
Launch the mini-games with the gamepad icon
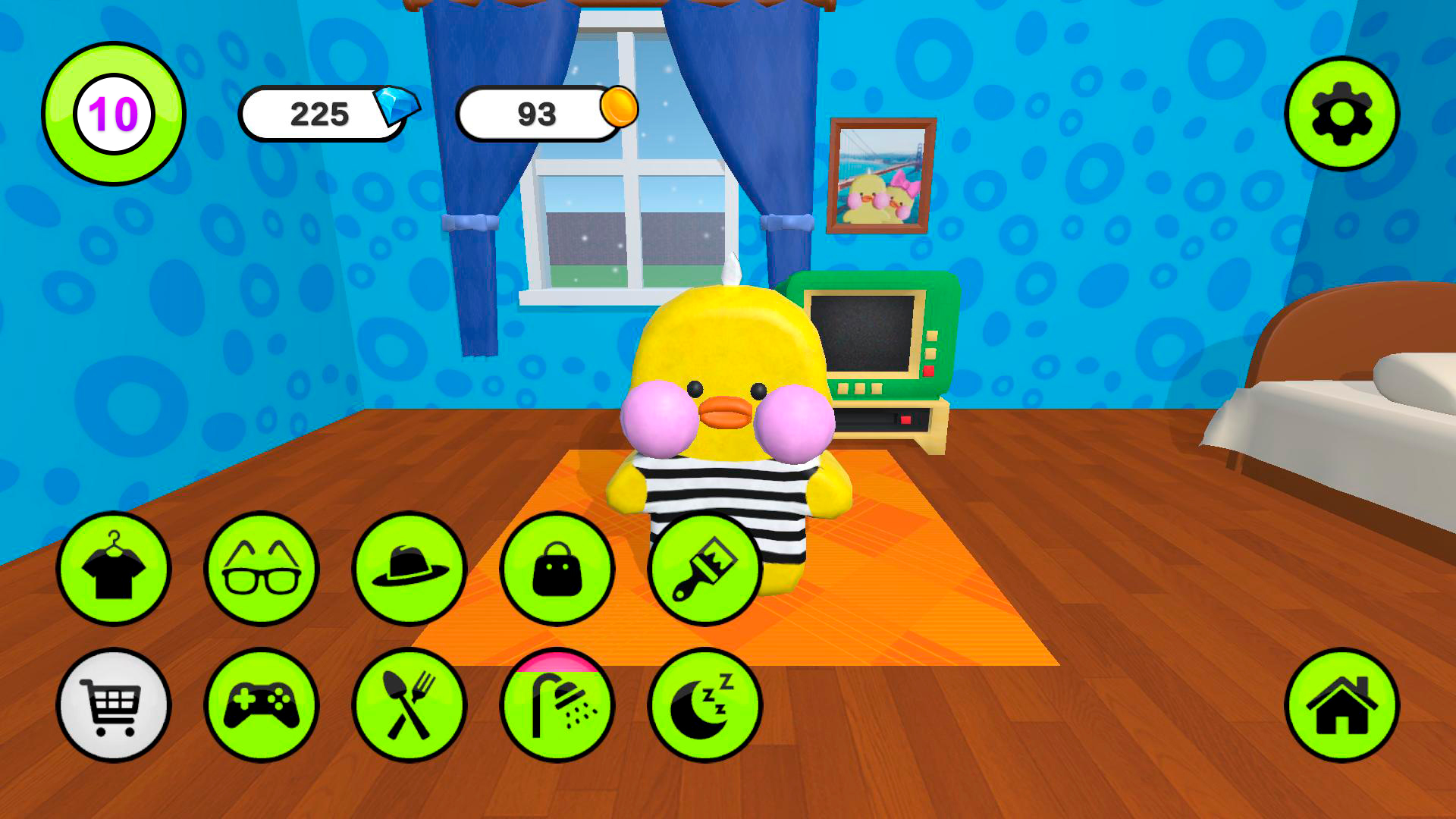(x=262, y=705)
